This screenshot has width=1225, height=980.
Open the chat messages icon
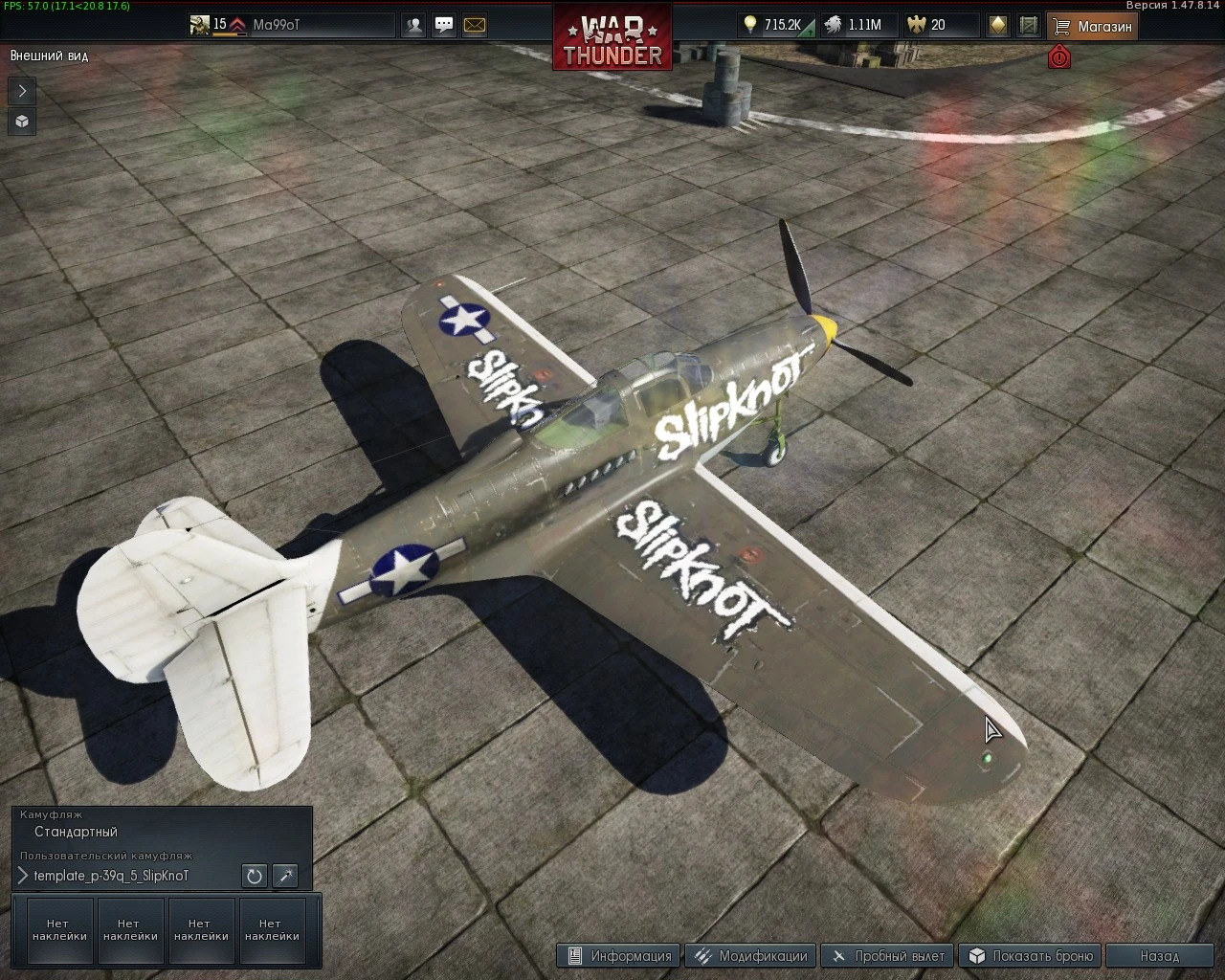tap(443, 25)
